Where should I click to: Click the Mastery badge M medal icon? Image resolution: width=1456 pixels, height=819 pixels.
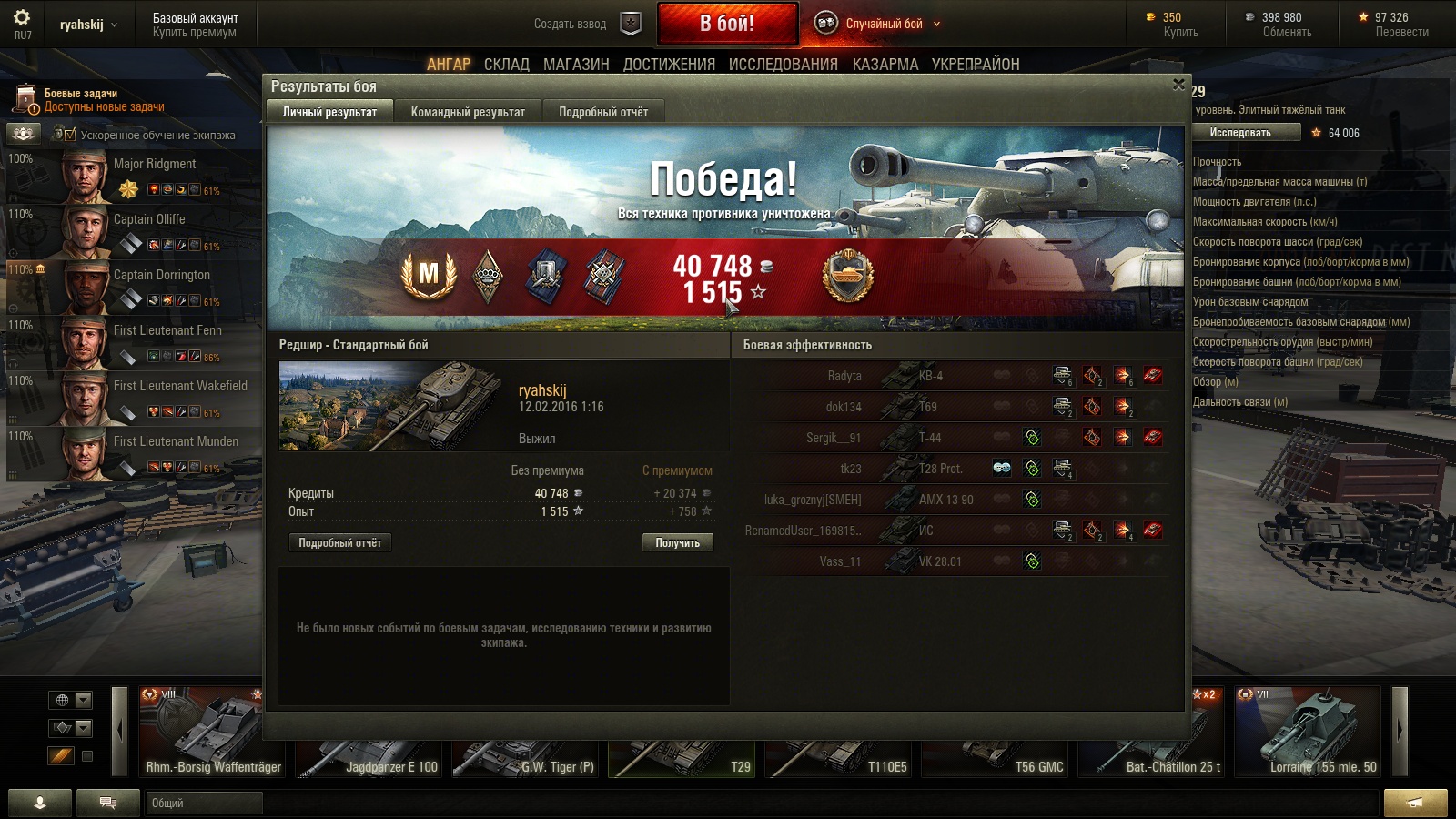click(x=429, y=274)
